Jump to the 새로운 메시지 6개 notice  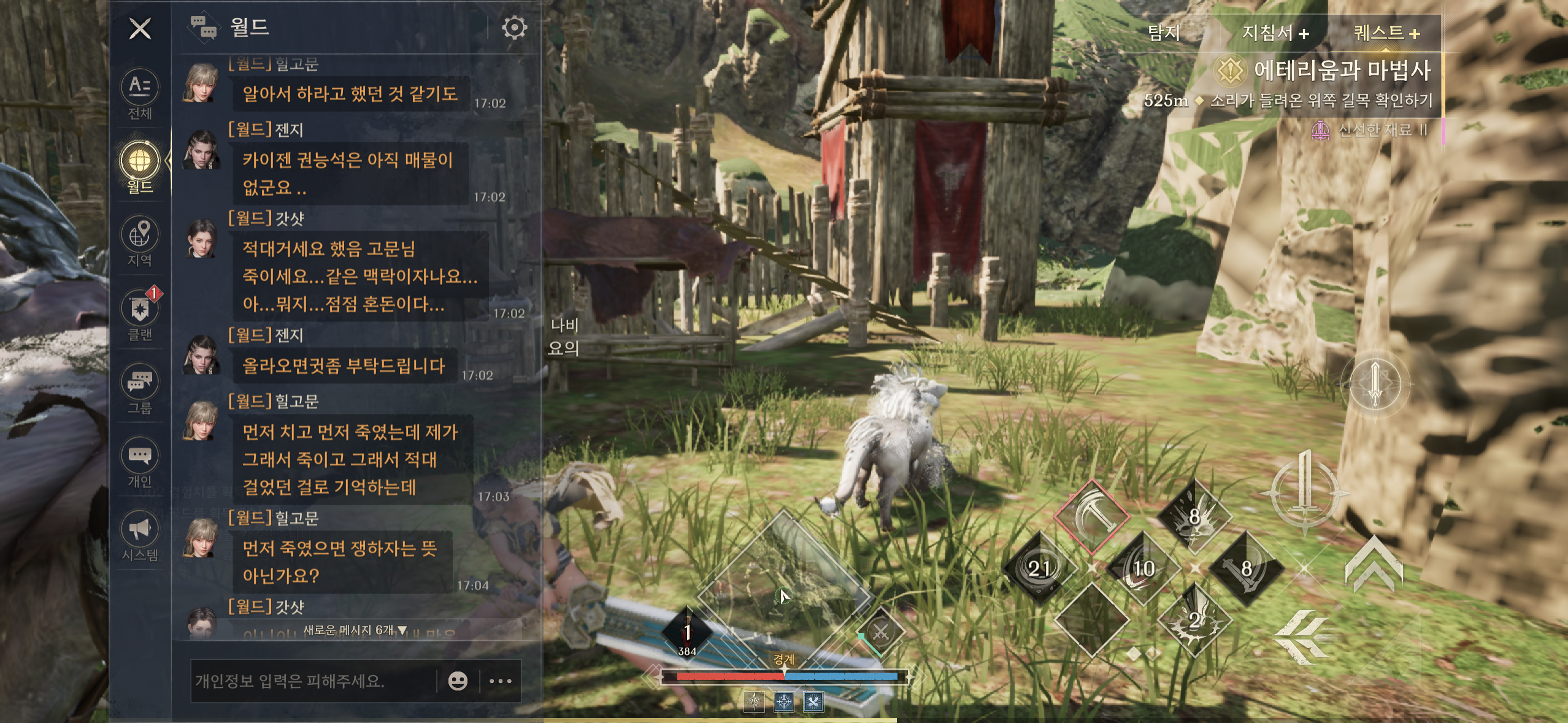tap(355, 630)
